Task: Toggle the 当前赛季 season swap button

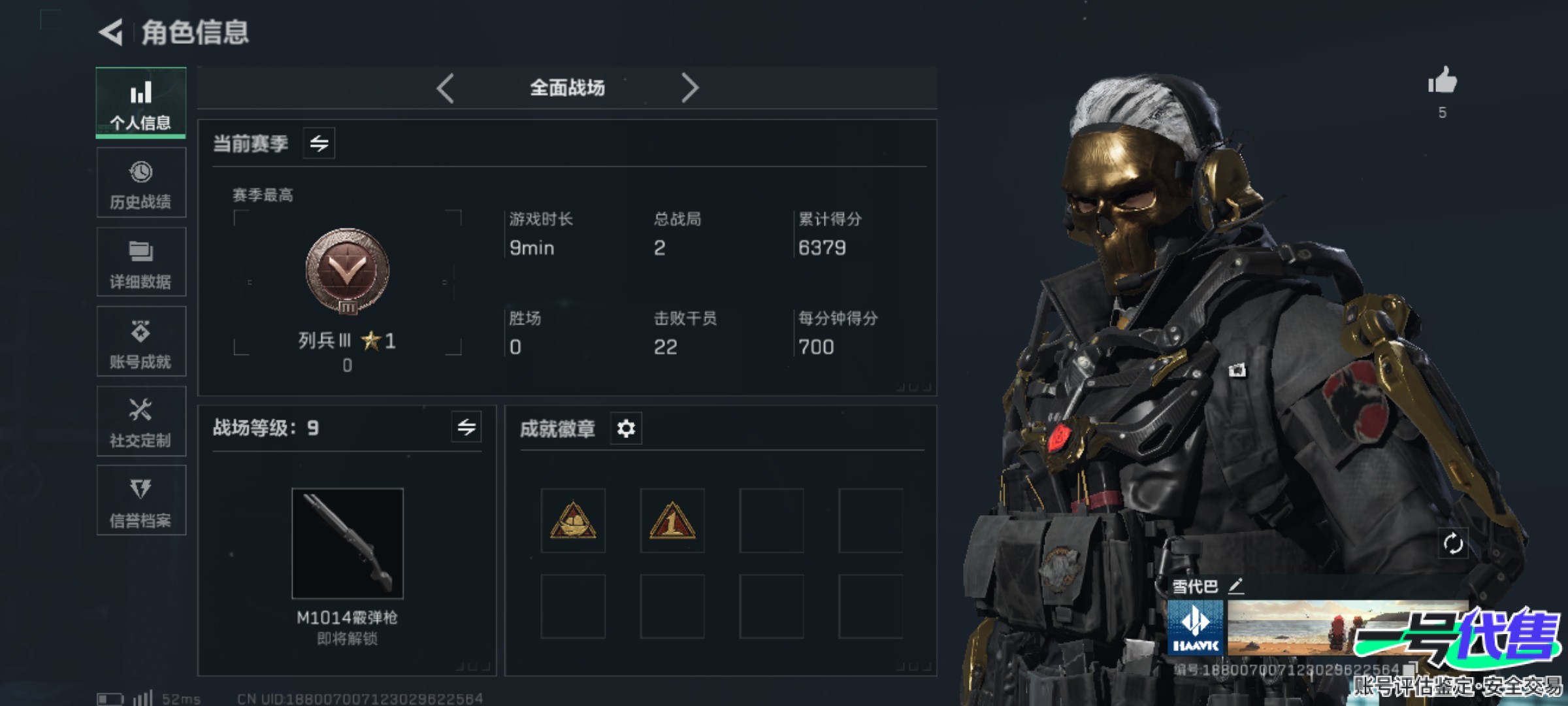Action: click(x=319, y=143)
